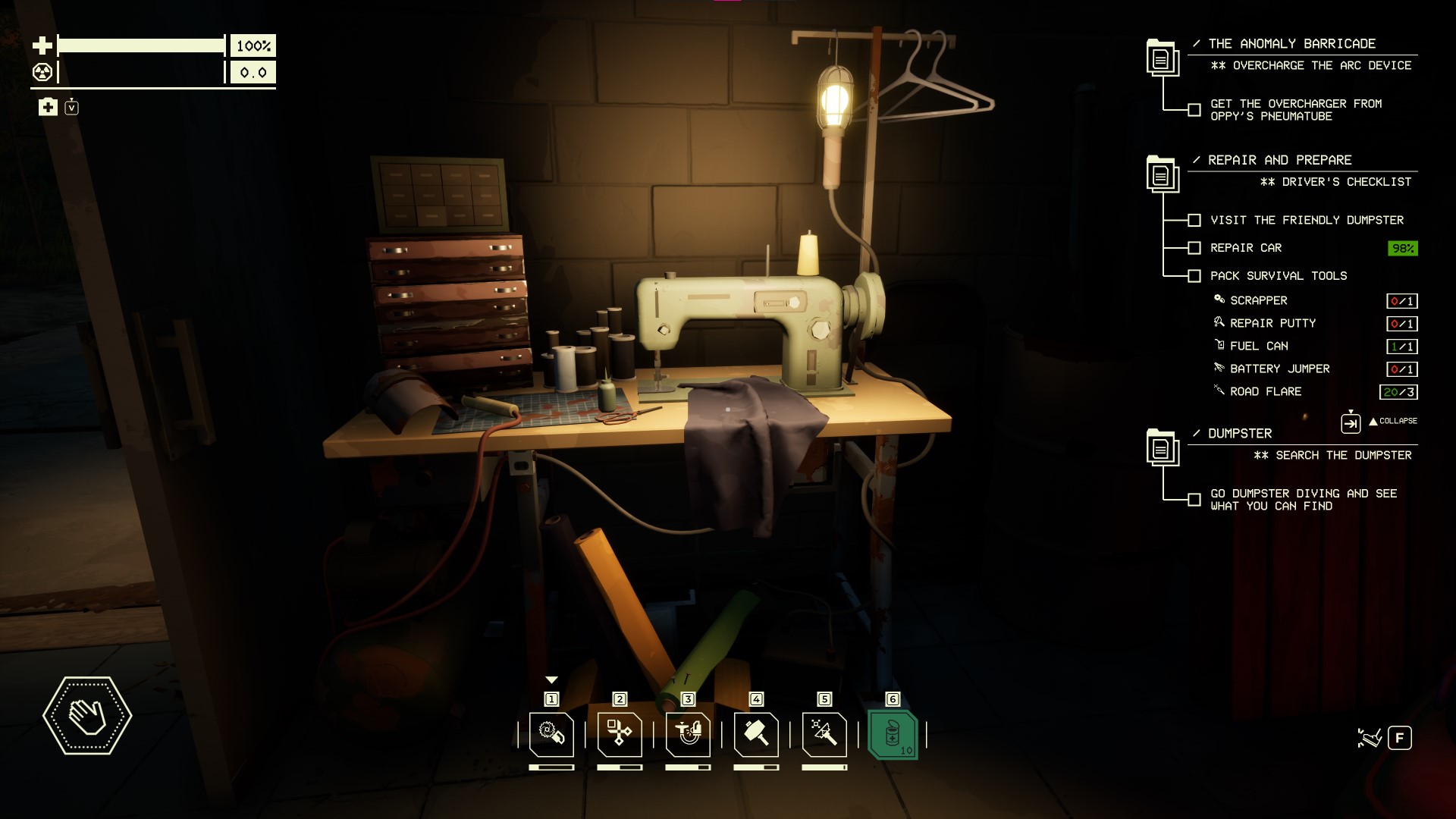The image size is (1456, 819).
Task: Select the scrapper saw hotbar slot
Action: click(551, 734)
